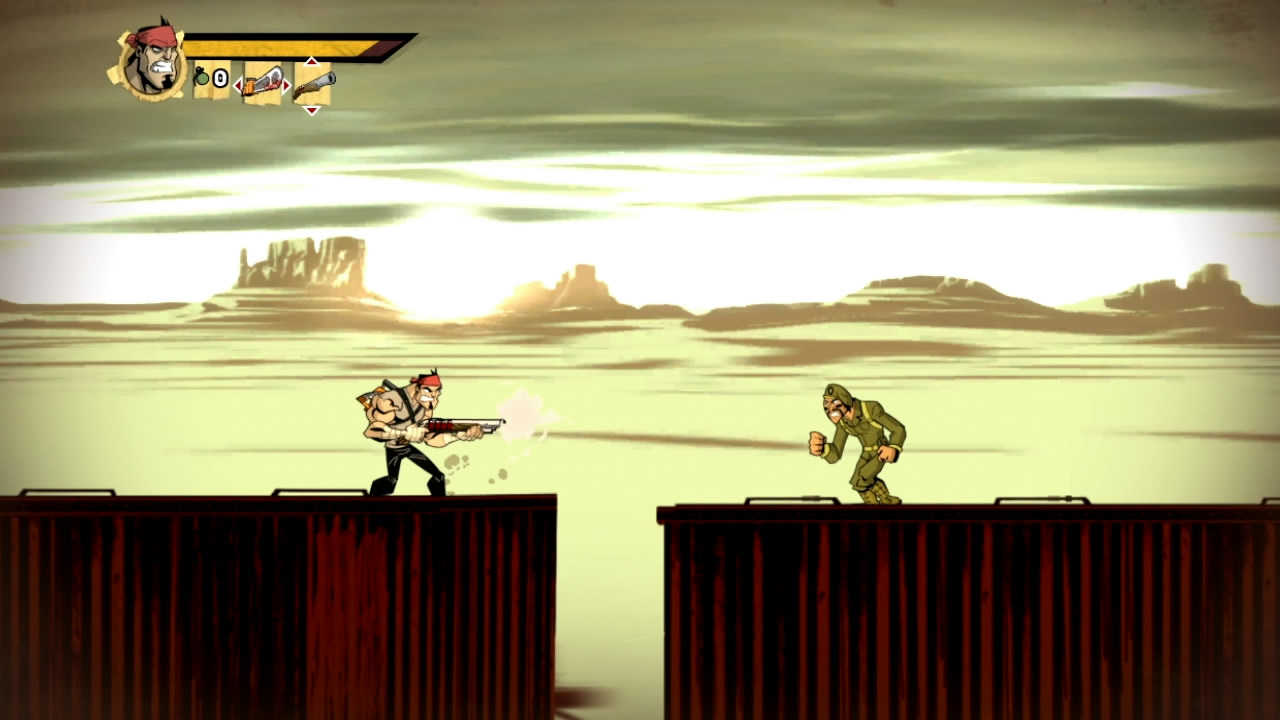Toggle to the previous weapon with the left arrow
Image resolution: width=1280 pixels, height=720 pixels.
(x=238, y=85)
